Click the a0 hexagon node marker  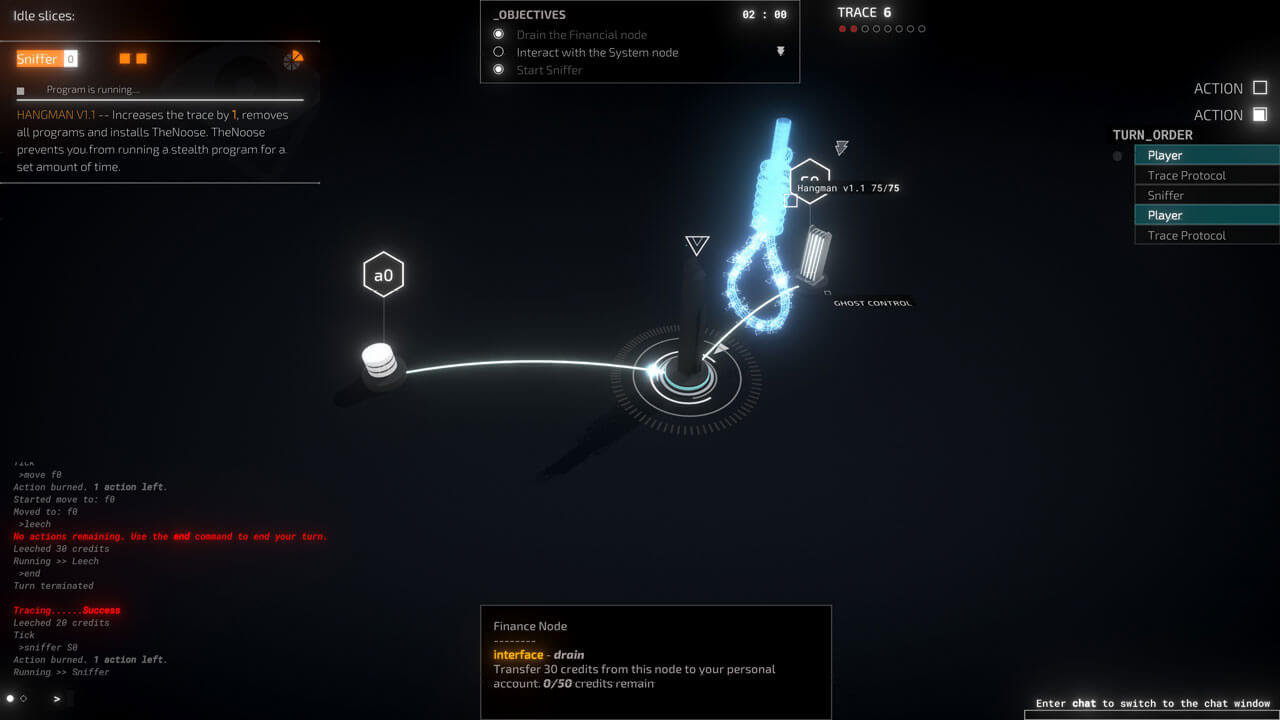pyautogui.click(x=383, y=275)
